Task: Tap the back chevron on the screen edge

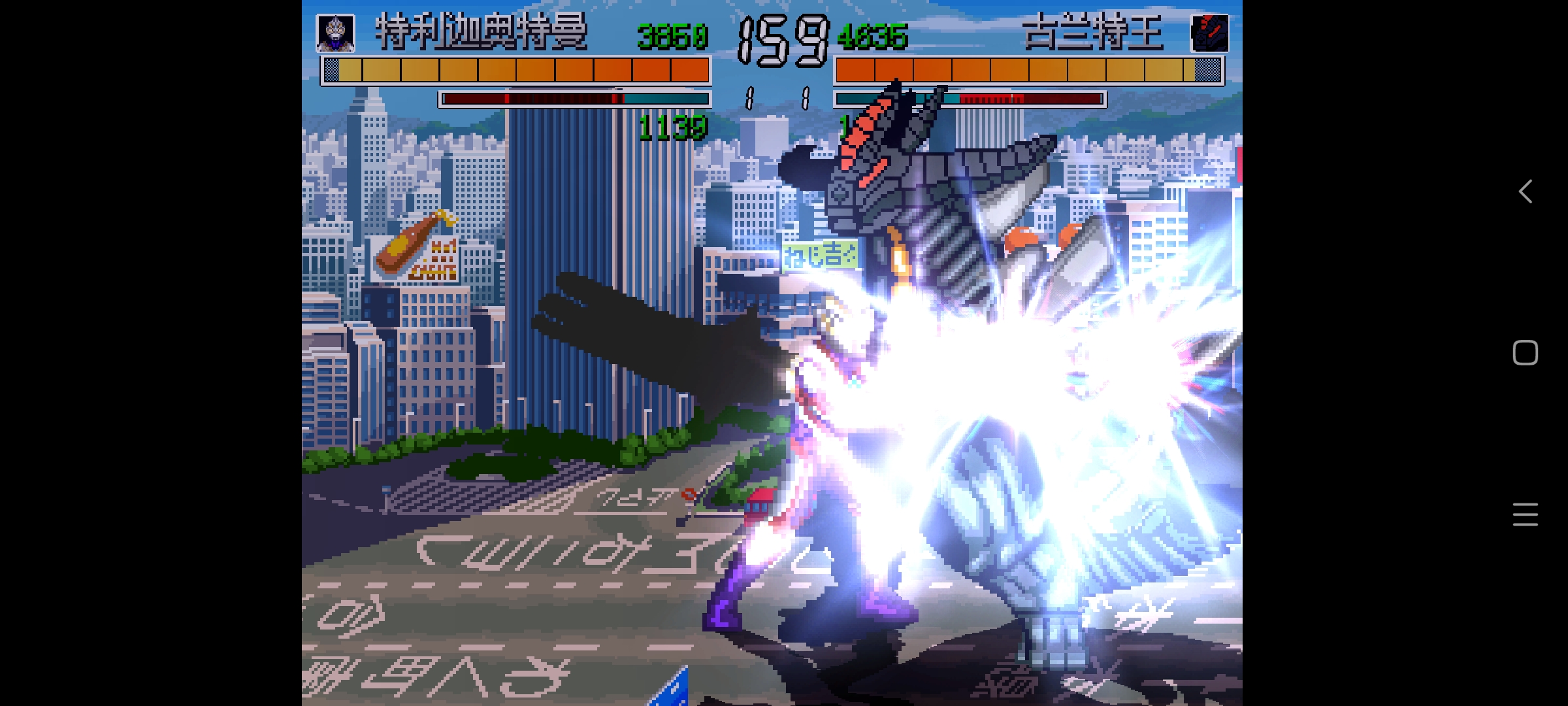Action: coord(1525,191)
